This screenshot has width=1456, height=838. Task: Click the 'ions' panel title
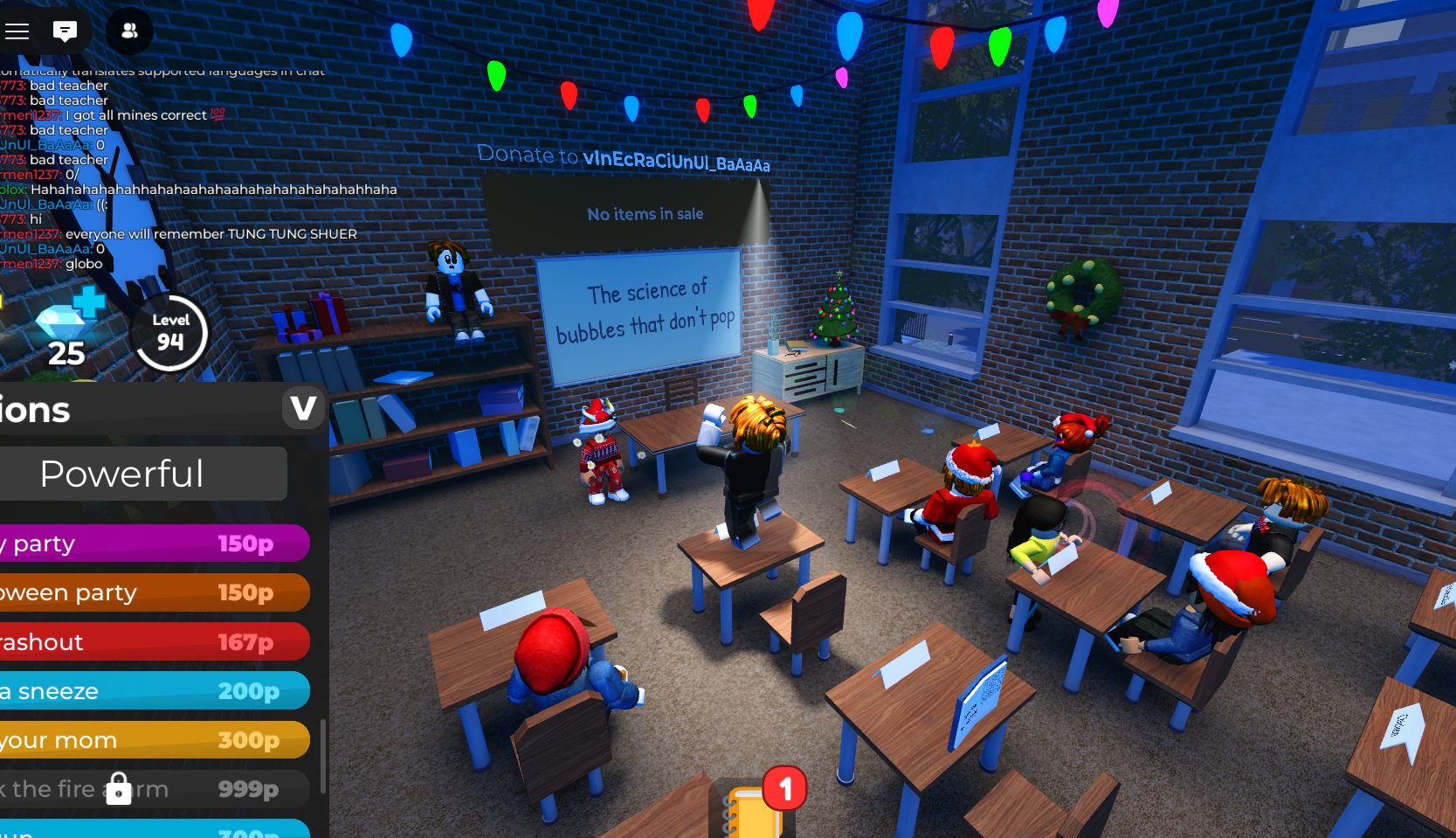pos(37,408)
